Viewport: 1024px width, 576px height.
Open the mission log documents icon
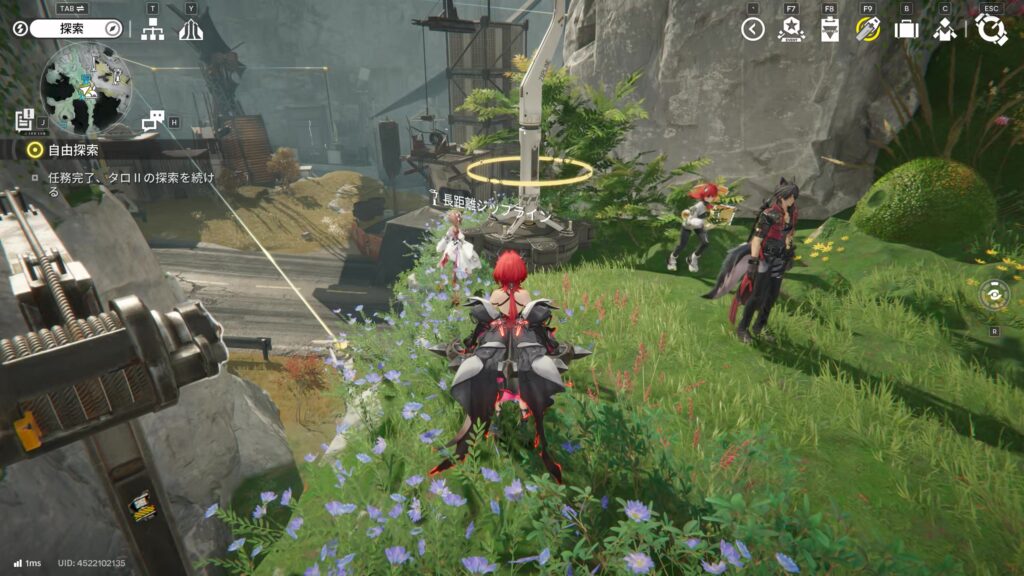tap(26, 120)
